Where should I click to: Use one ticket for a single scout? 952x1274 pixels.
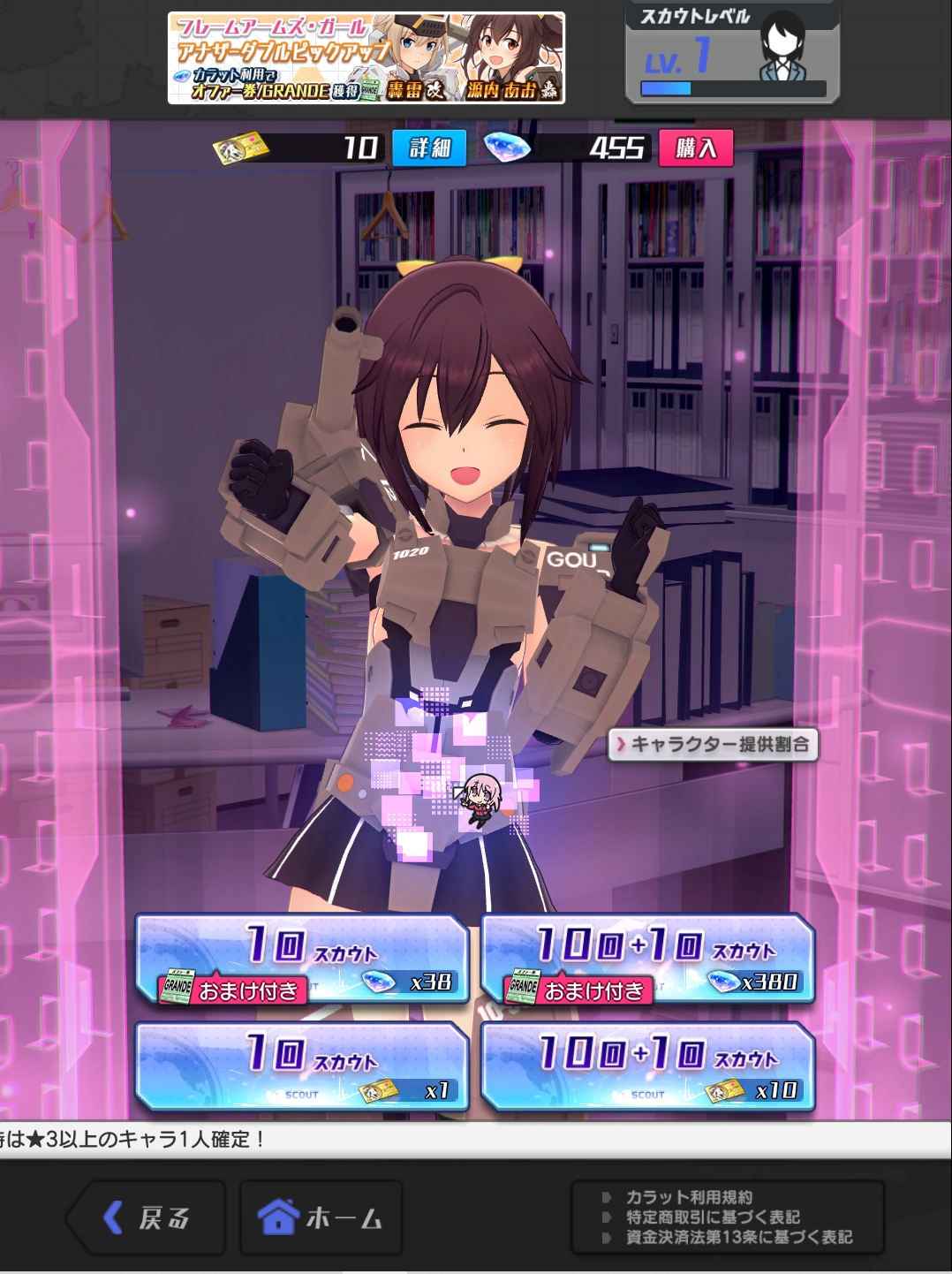point(301,1067)
